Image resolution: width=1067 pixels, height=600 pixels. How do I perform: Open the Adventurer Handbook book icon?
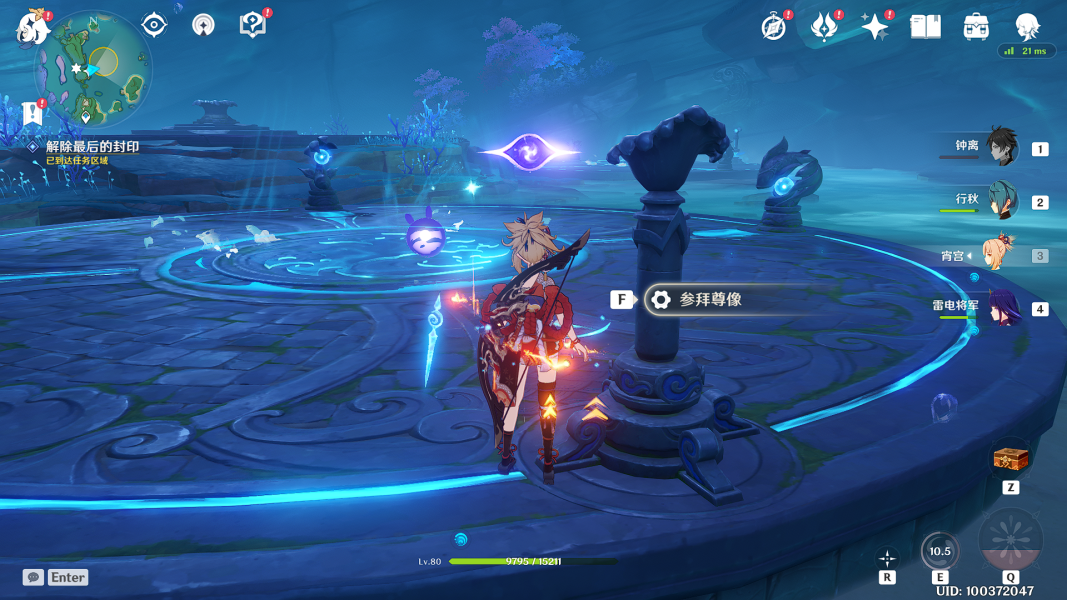point(925,27)
